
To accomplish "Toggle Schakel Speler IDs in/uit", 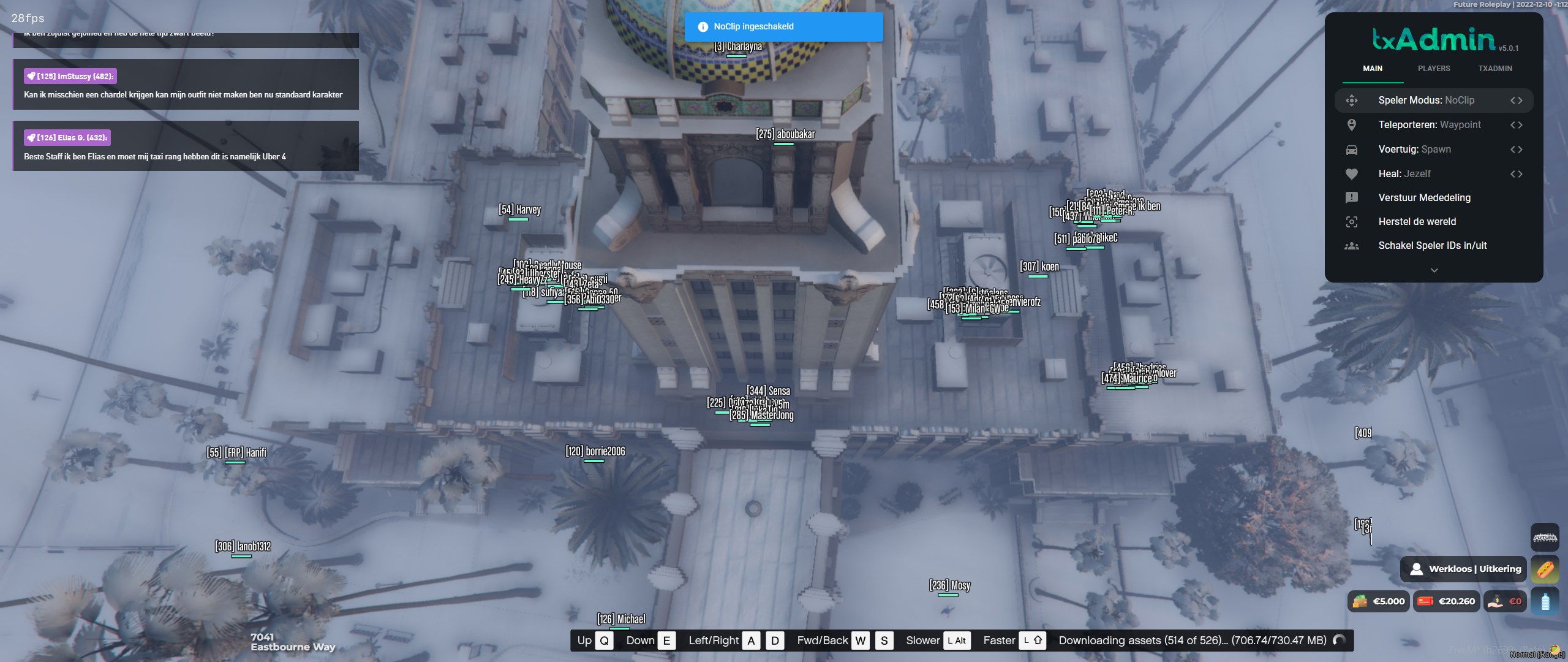I will [x=1432, y=245].
